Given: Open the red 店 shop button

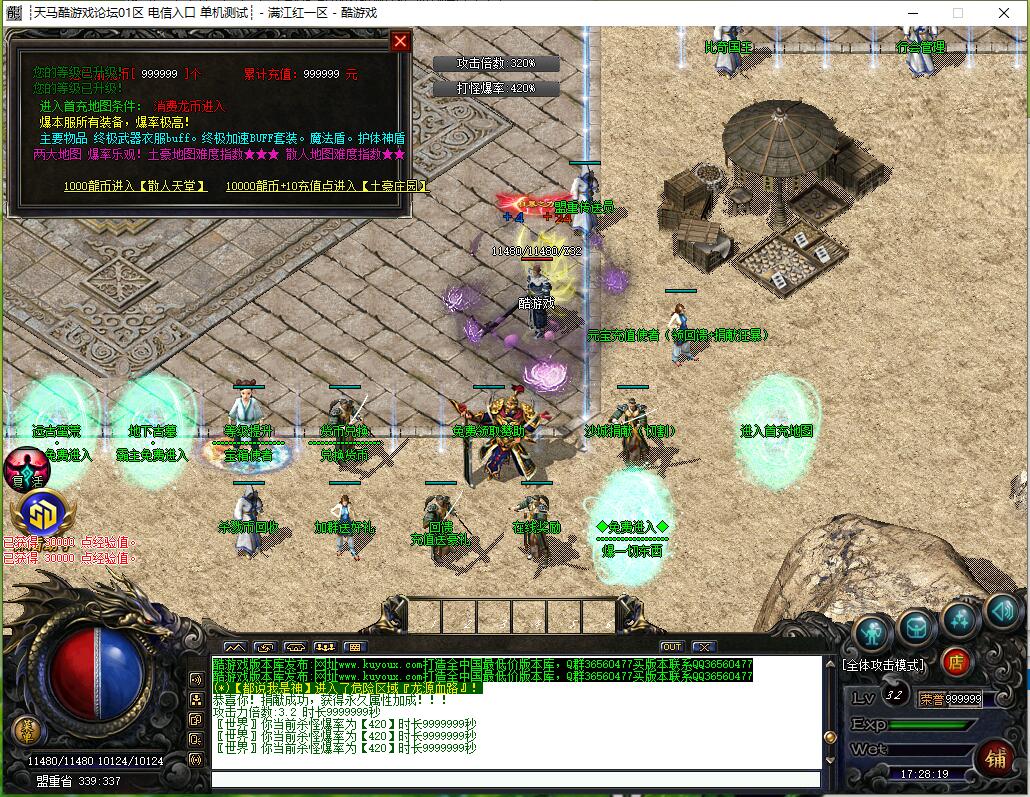Looking at the screenshot, I should click(x=956, y=662).
